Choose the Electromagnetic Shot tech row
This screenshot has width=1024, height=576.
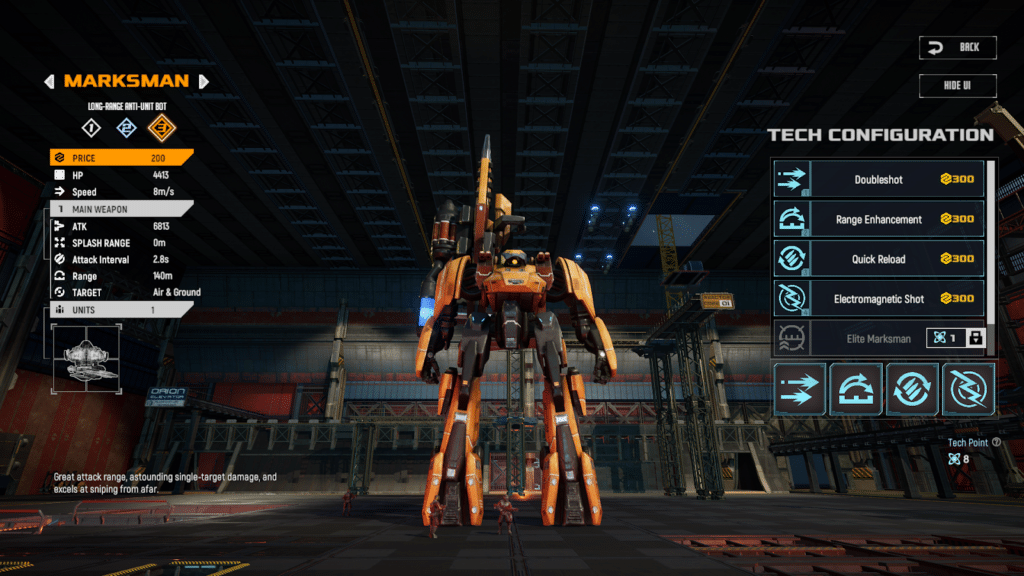point(879,299)
